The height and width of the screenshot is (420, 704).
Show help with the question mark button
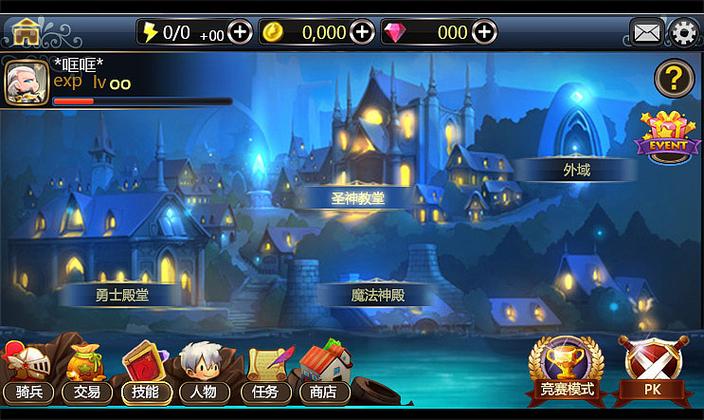673,78
